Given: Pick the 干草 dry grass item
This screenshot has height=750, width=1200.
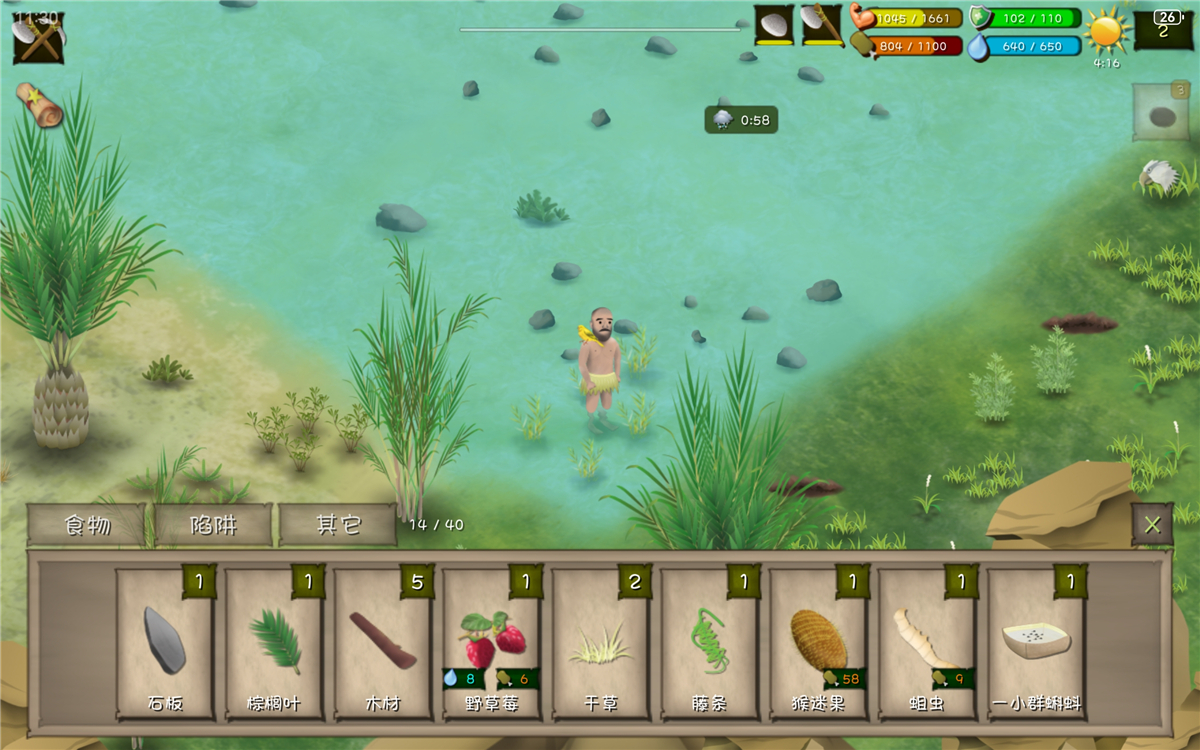Looking at the screenshot, I should 601,645.
